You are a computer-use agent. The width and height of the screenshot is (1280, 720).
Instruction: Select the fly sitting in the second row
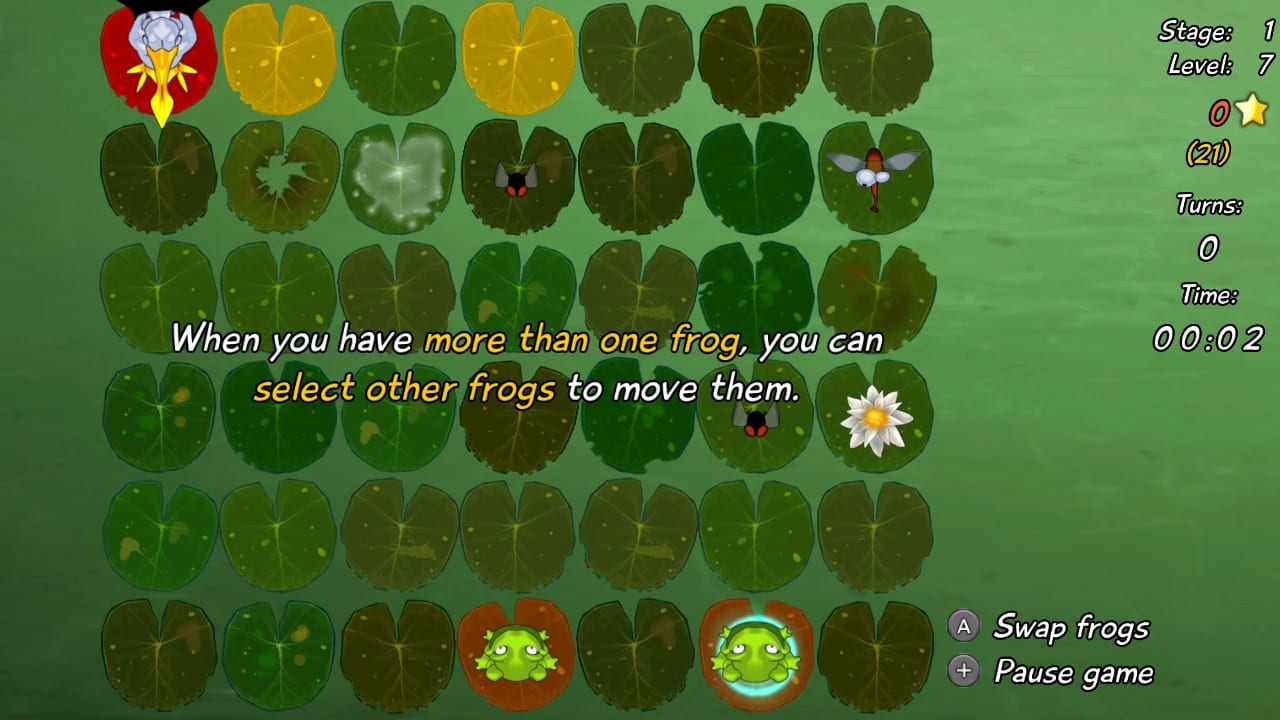tap(518, 178)
